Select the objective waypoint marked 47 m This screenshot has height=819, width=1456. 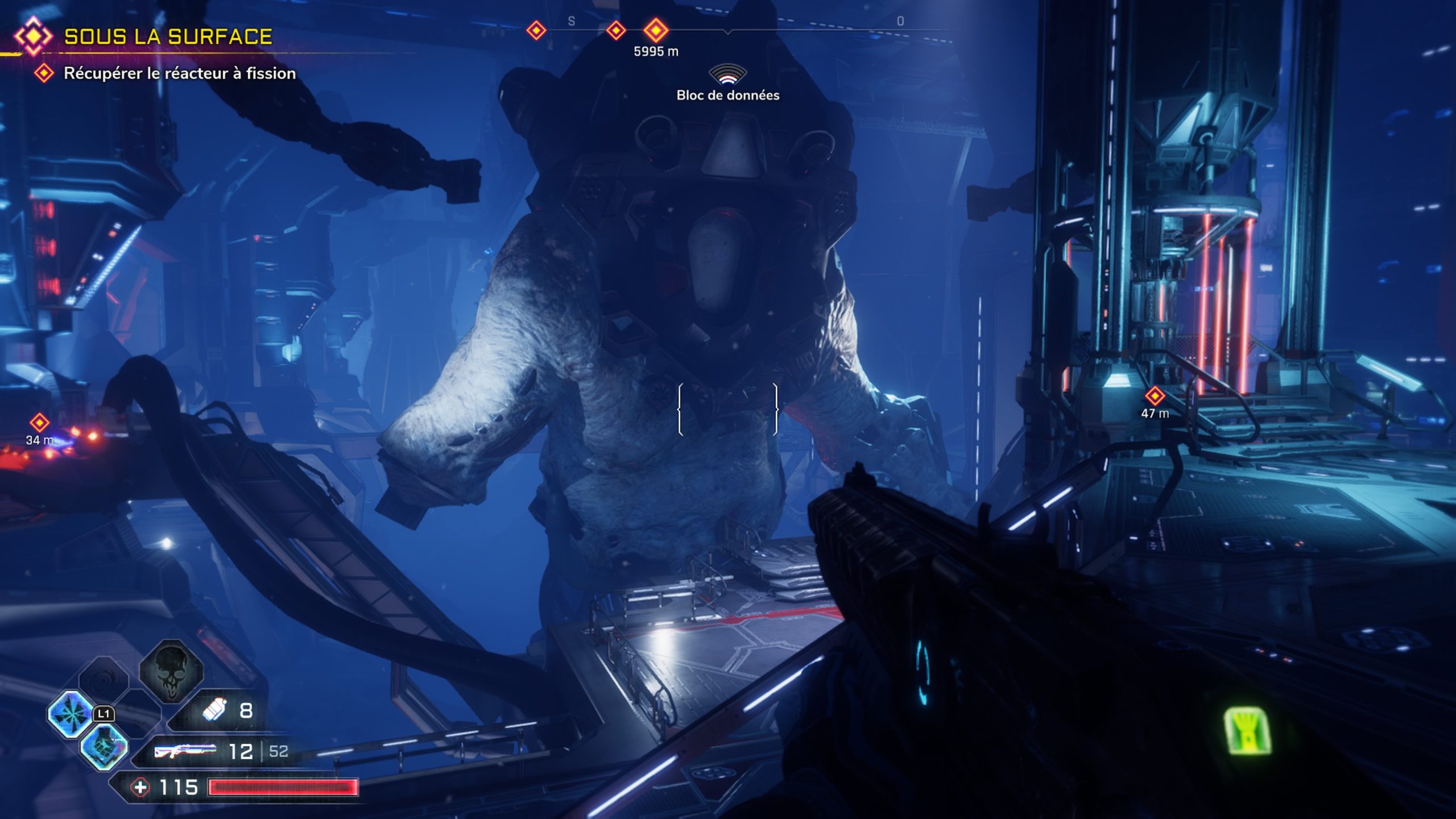(1155, 395)
